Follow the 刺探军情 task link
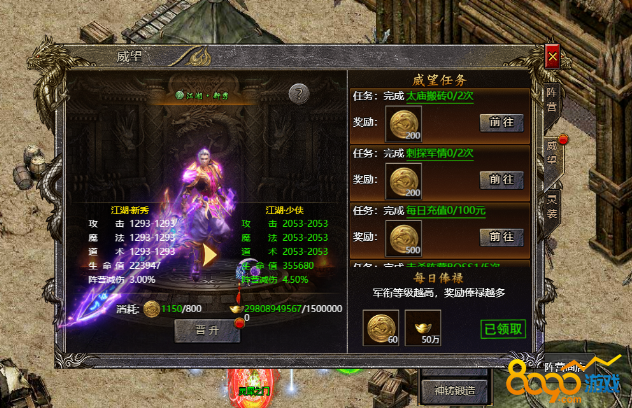This screenshot has width=632, height=408. click(440, 154)
